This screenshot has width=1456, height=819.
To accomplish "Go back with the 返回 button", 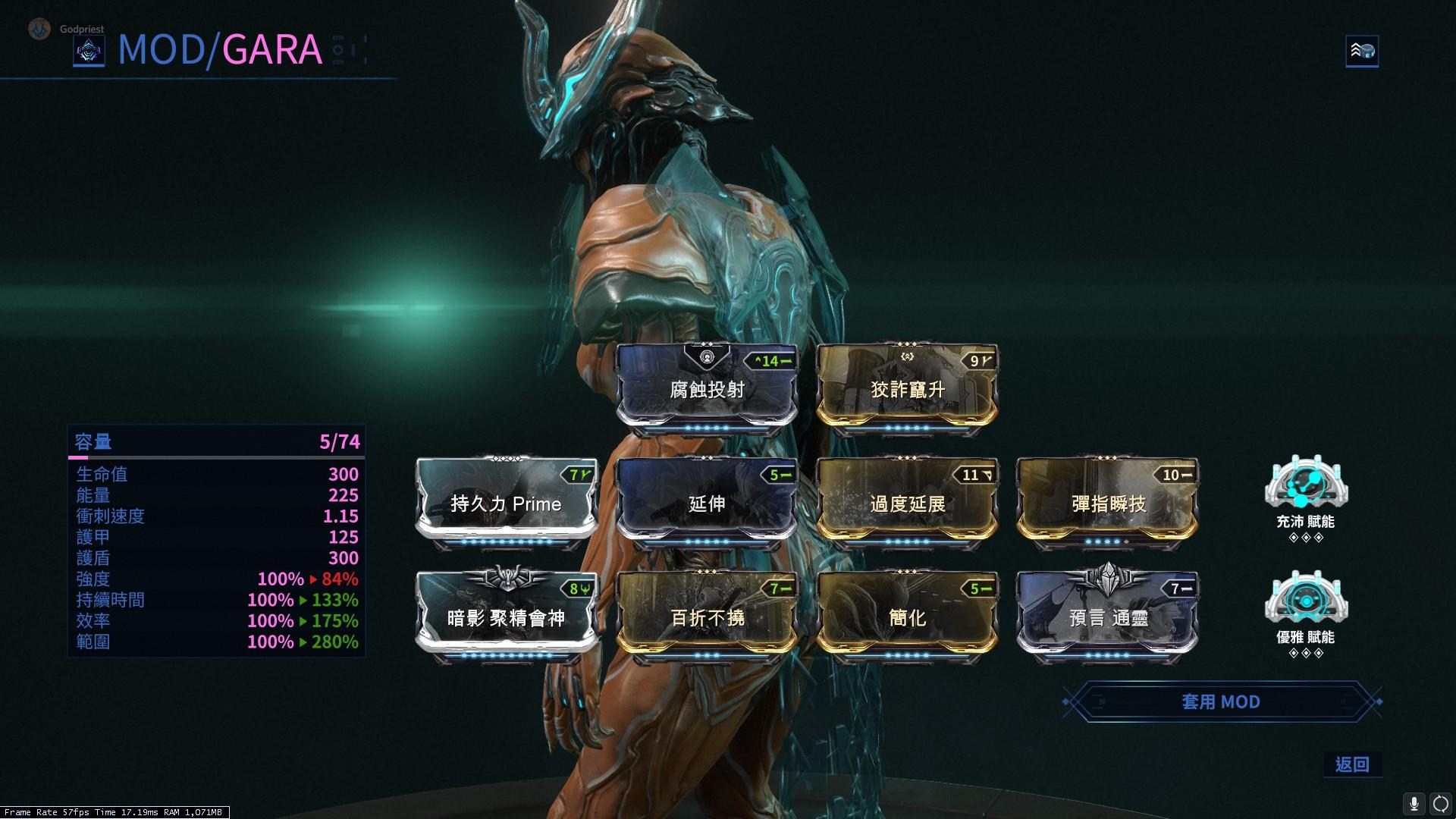I will [x=1352, y=764].
